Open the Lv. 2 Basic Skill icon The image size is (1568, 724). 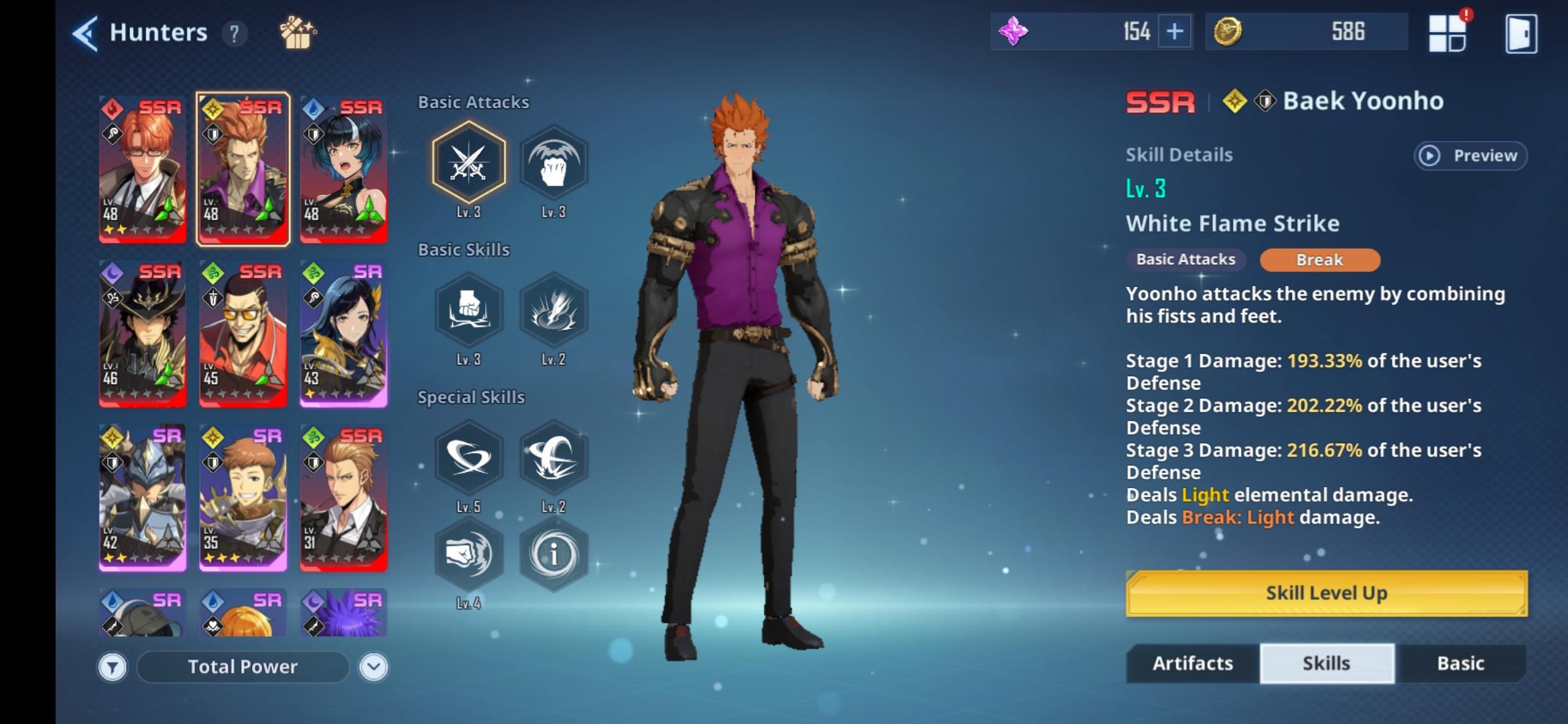(554, 310)
